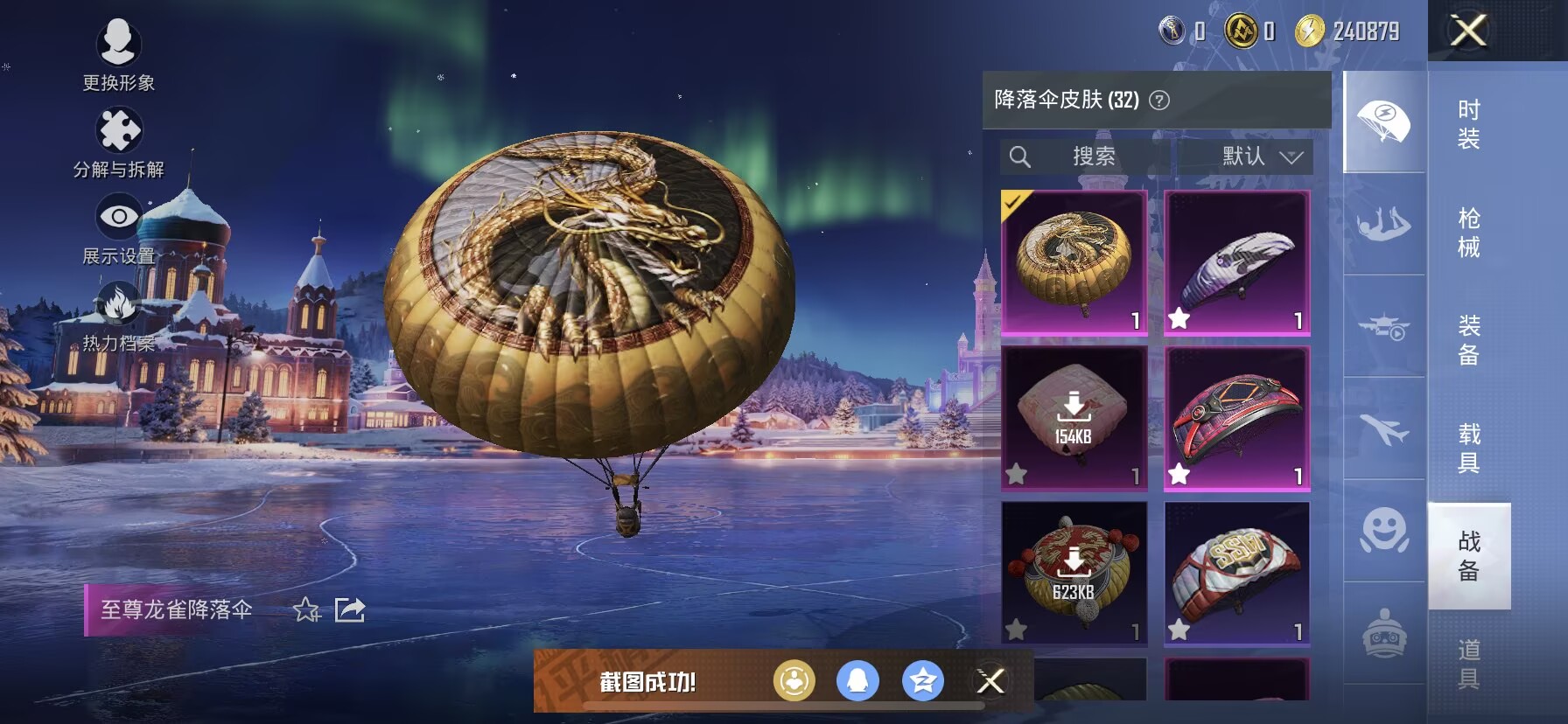Screen dimensions: 1568x724
Task: Open 展示设置 display settings
Action: click(118, 227)
